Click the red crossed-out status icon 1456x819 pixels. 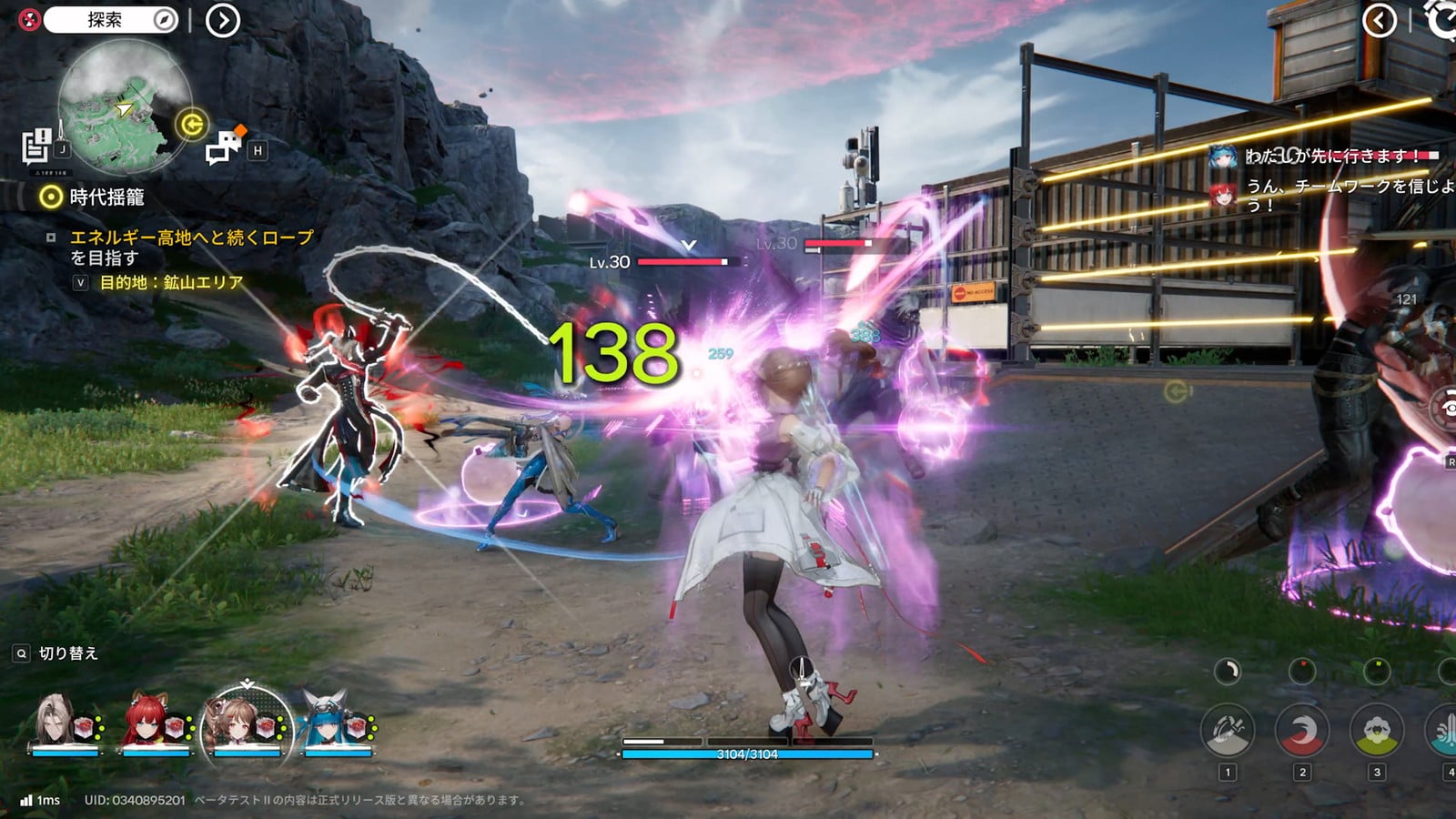tap(30, 20)
